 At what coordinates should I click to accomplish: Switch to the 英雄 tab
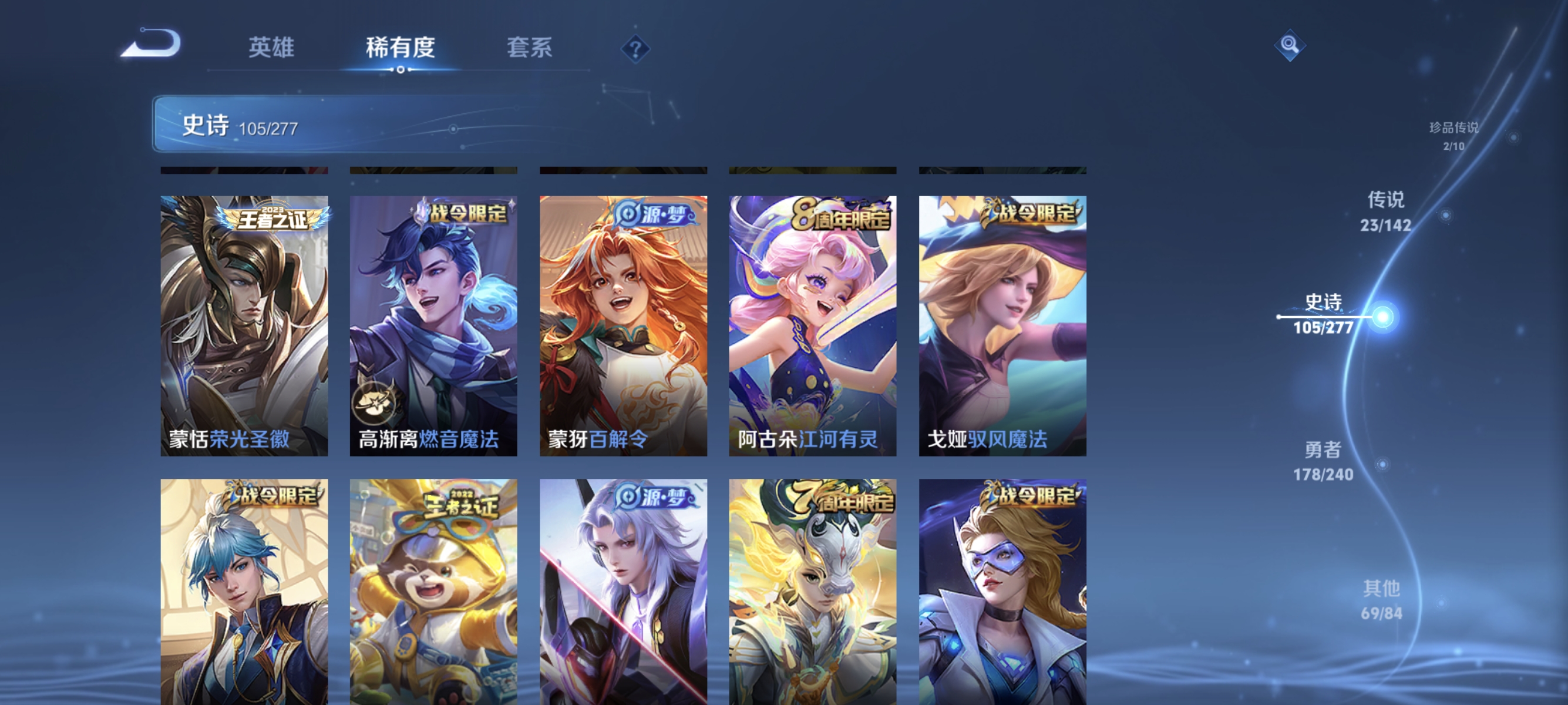click(272, 48)
